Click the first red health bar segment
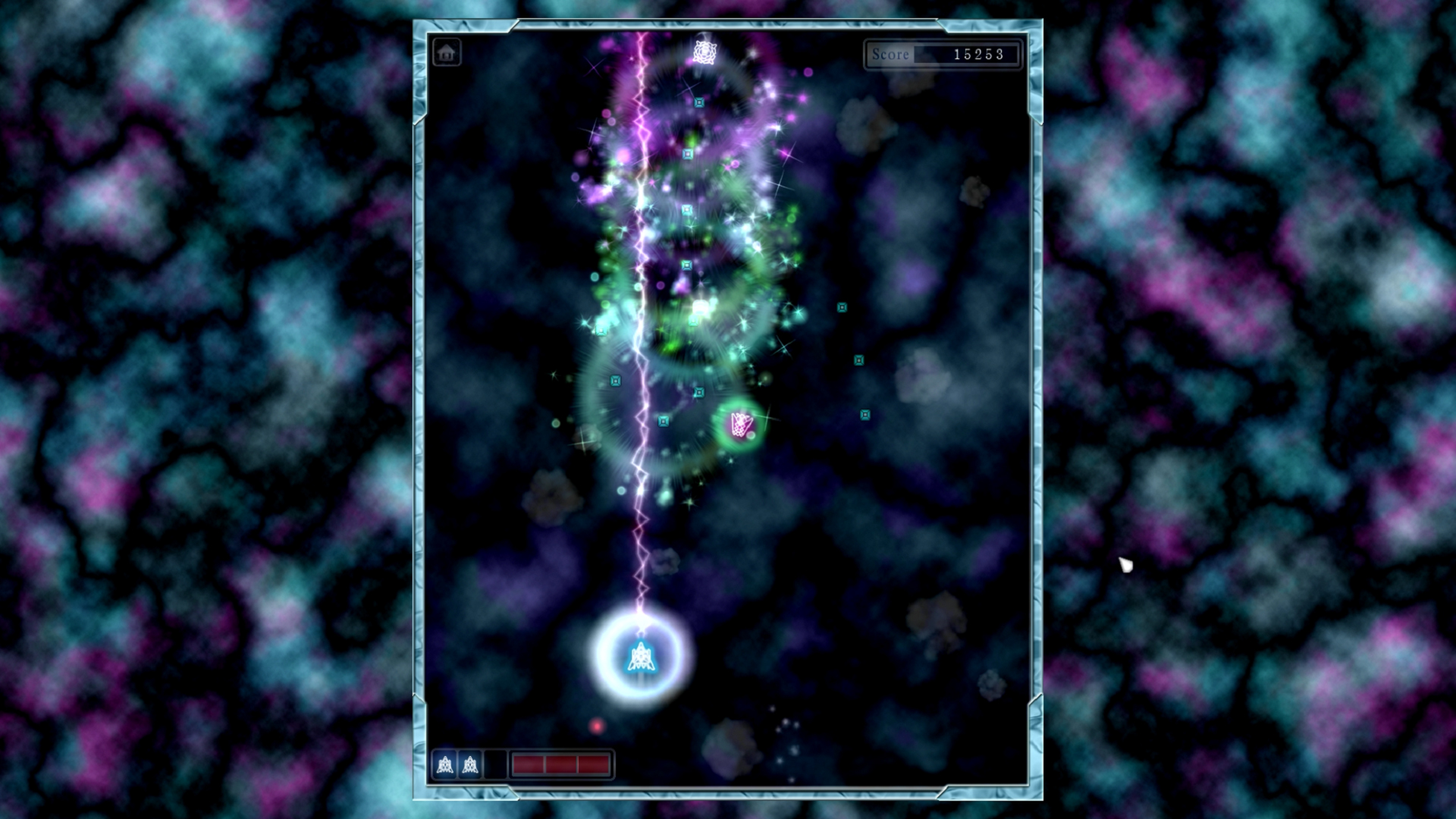The width and height of the screenshot is (1456, 819). tap(531, 764)
